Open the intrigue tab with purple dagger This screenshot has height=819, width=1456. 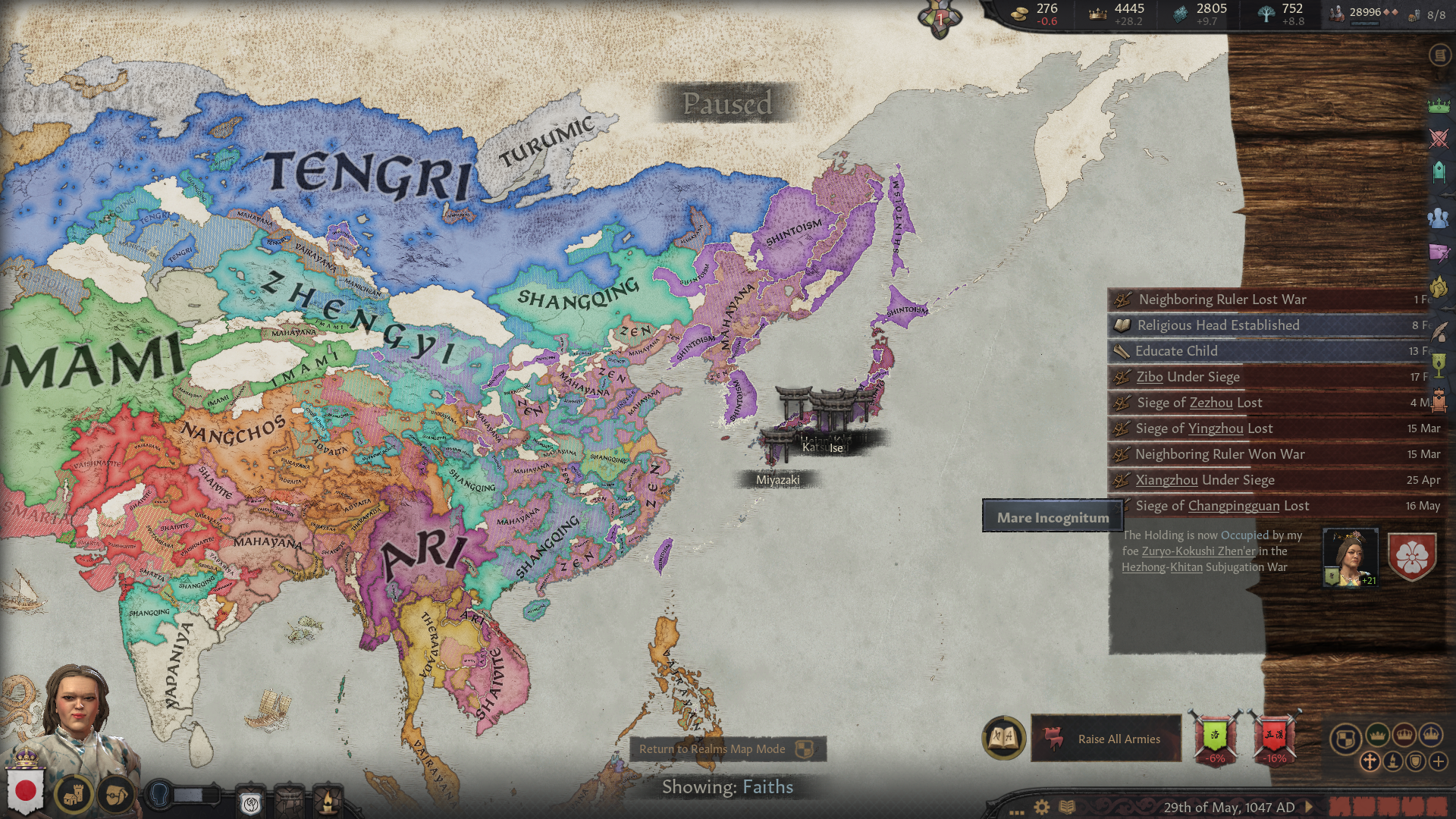point(1439,253)
